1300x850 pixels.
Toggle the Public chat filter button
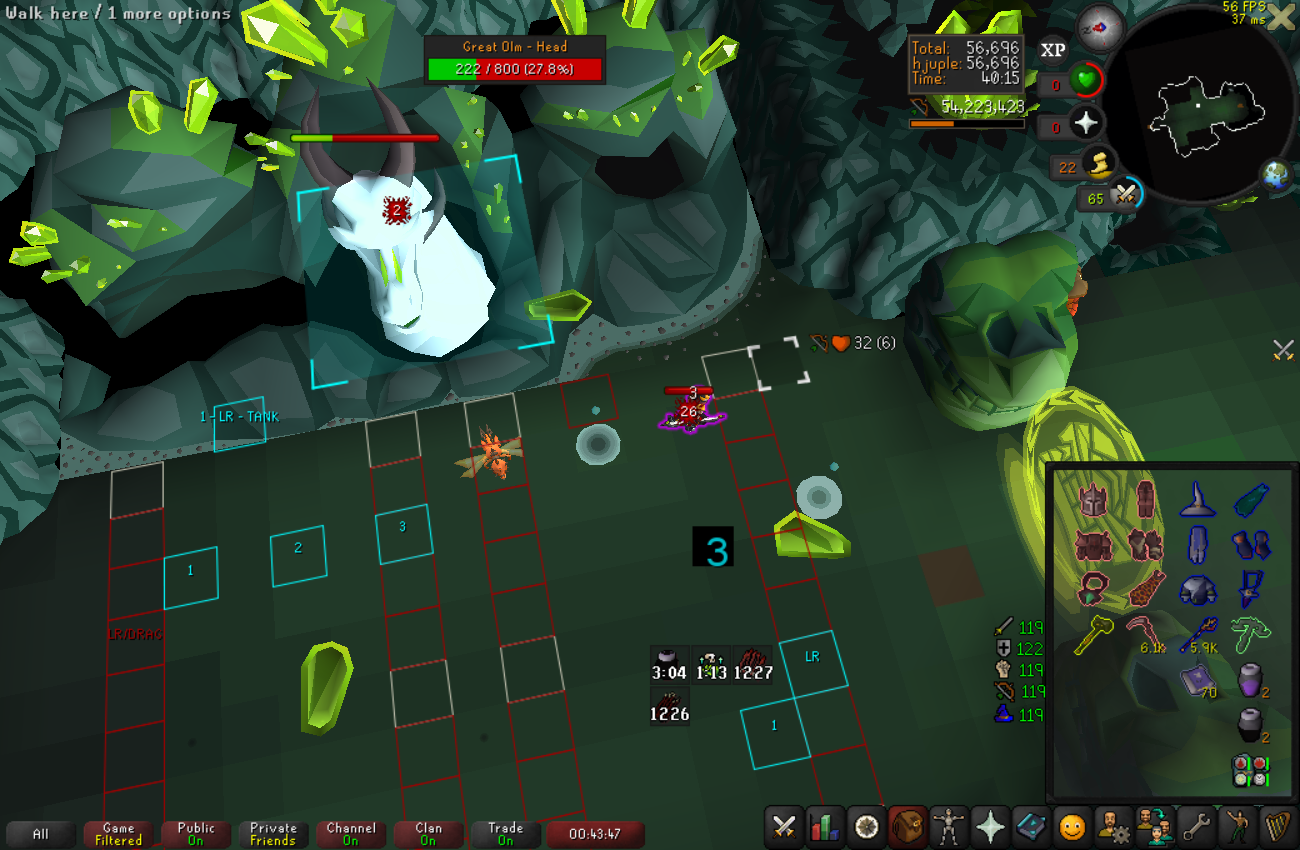click(196, 834)
